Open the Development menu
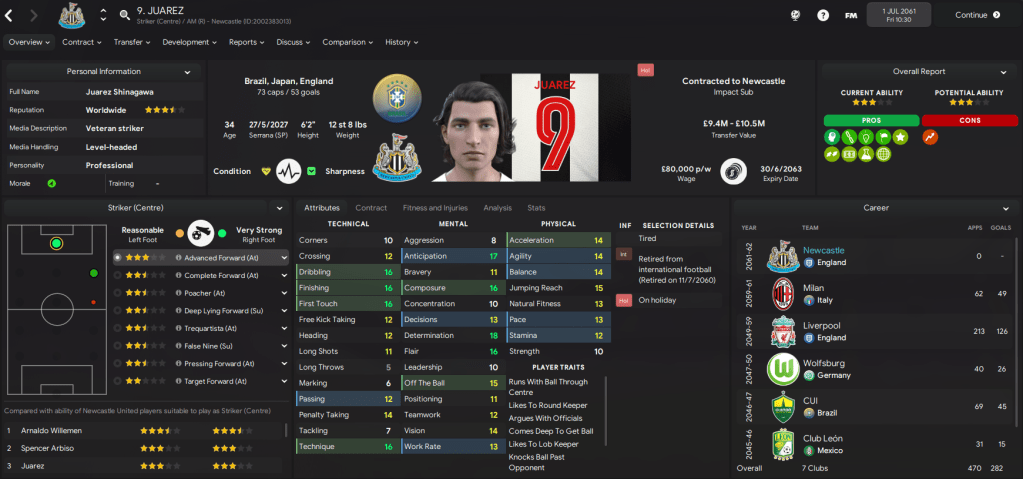Screen dimensions: 1023x479 [x=189, y=42]
